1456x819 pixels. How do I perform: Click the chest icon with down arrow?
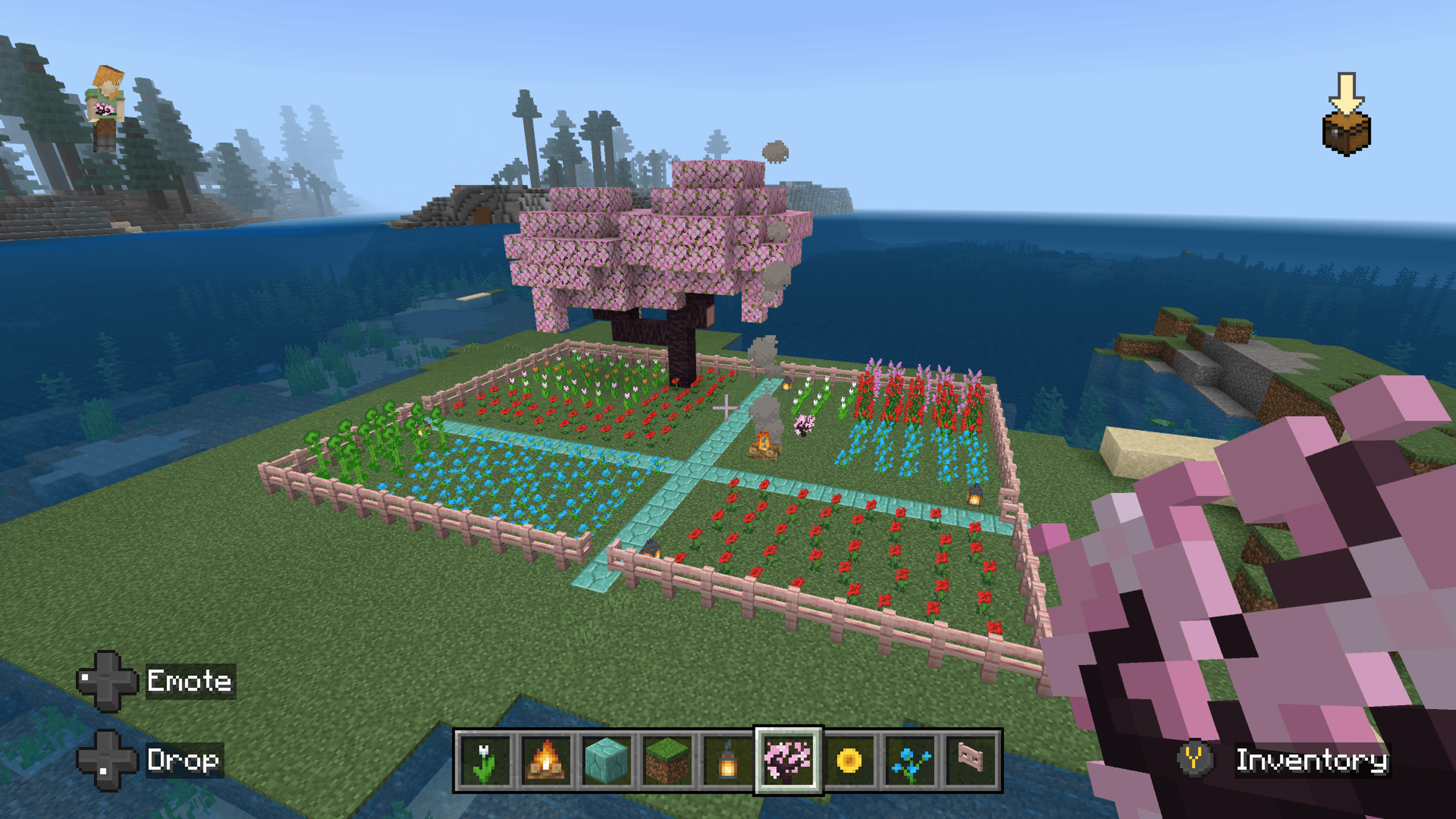(1346, 115)
